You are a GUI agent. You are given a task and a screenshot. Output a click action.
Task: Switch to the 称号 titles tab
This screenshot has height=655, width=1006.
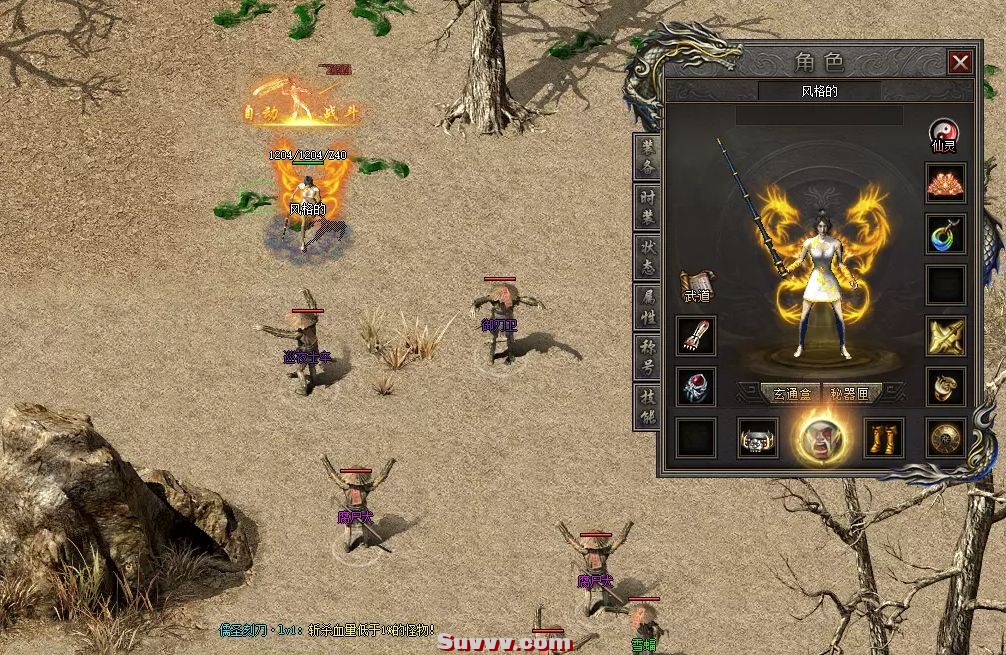648,357
